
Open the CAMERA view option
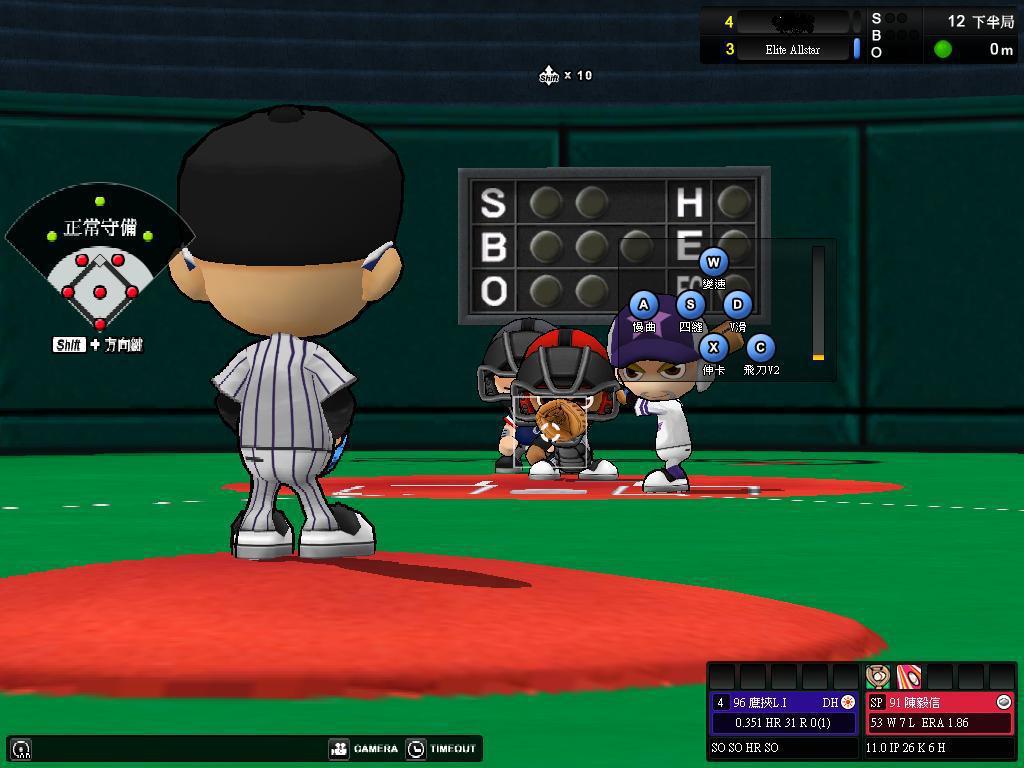tap(365, 748)
